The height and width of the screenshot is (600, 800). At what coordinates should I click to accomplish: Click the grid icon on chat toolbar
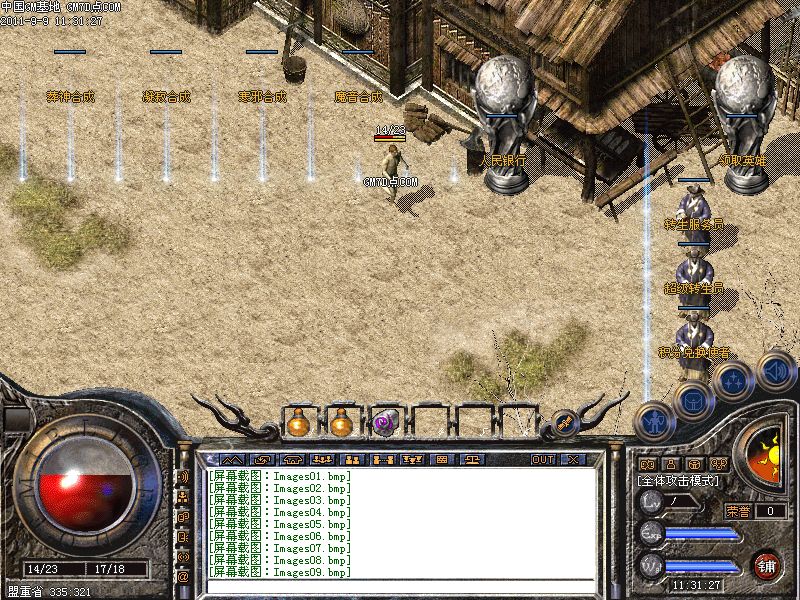(x=441, y=460)
